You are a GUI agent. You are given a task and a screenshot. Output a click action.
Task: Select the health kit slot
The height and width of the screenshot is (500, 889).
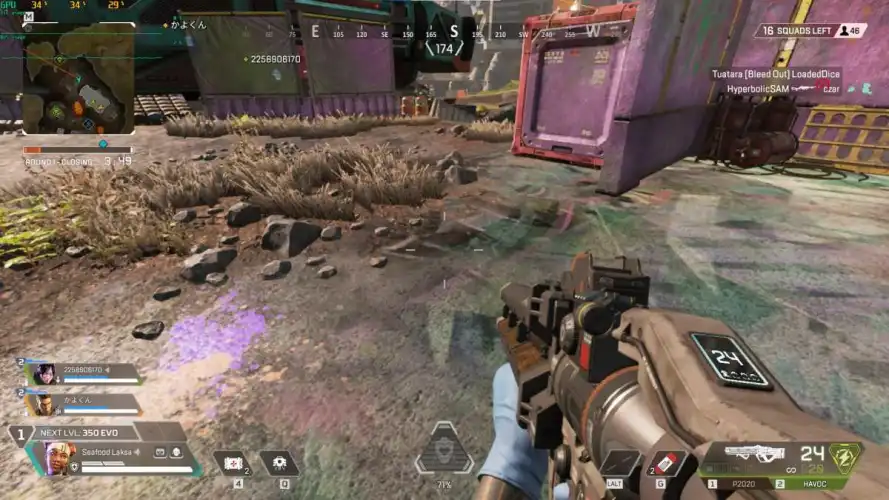(232, 464)
